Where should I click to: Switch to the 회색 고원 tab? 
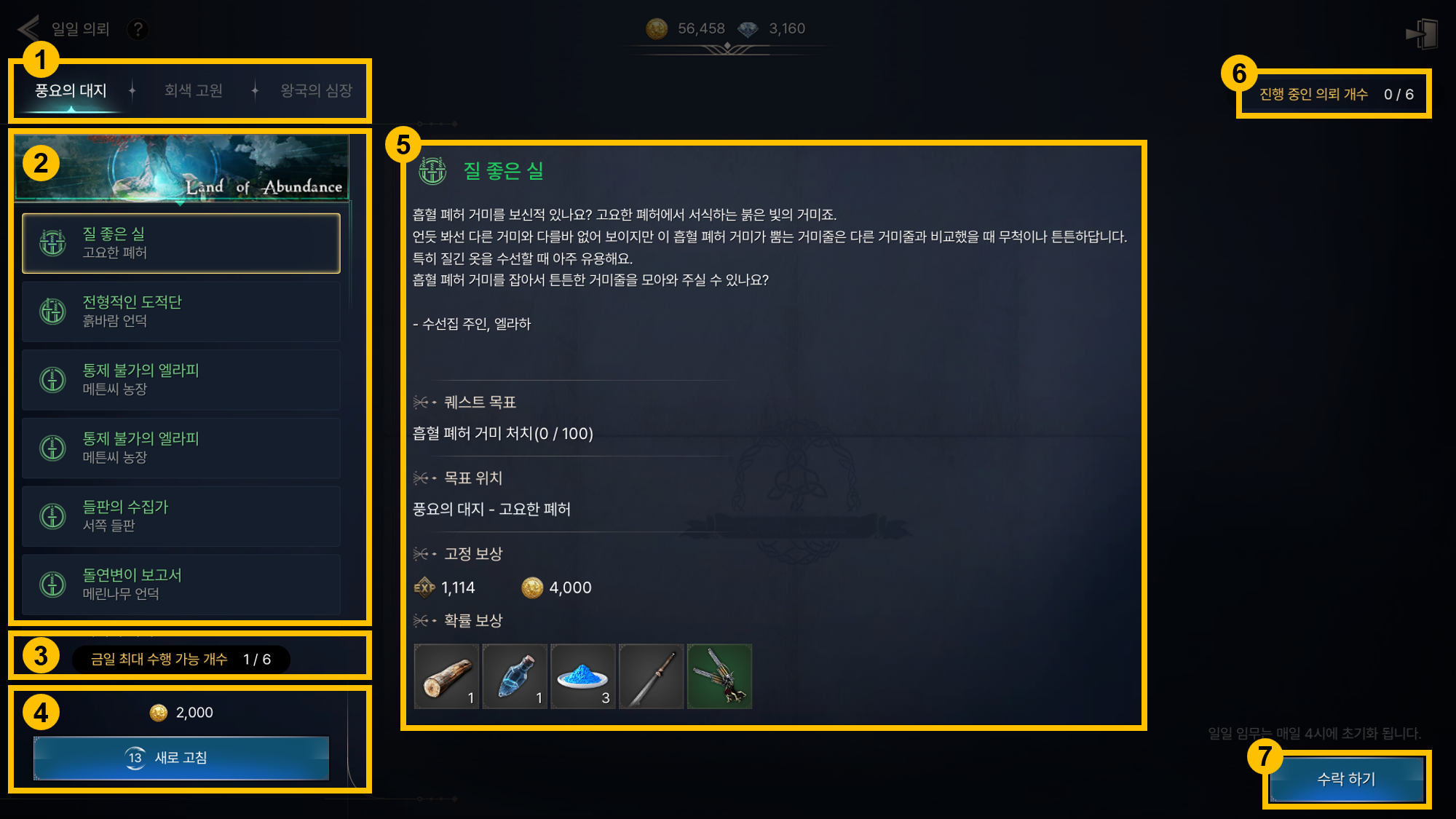point(193,91)
